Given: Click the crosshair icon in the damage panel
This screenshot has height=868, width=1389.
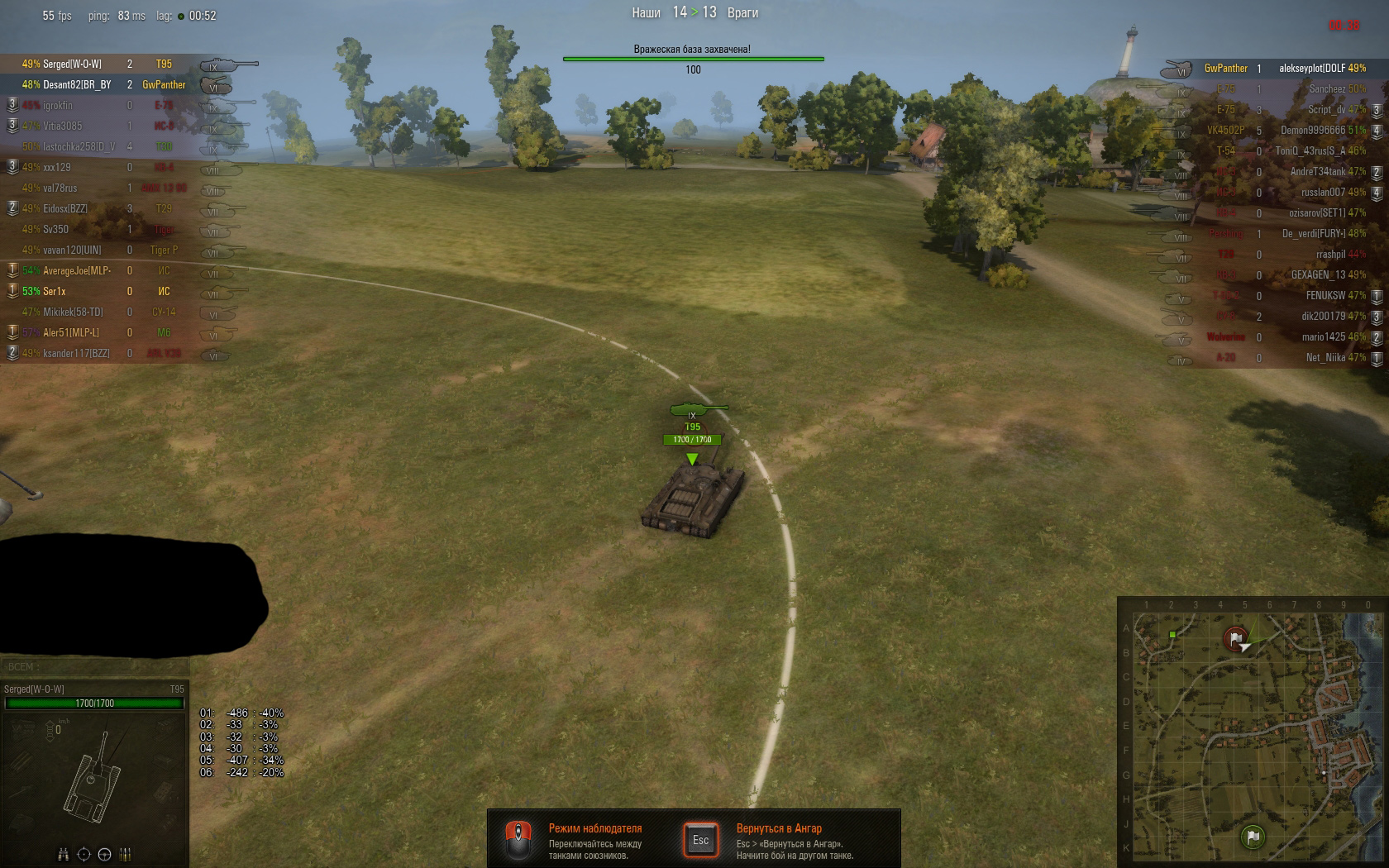Looking at the screenshot, I should [x=84, y=854].
